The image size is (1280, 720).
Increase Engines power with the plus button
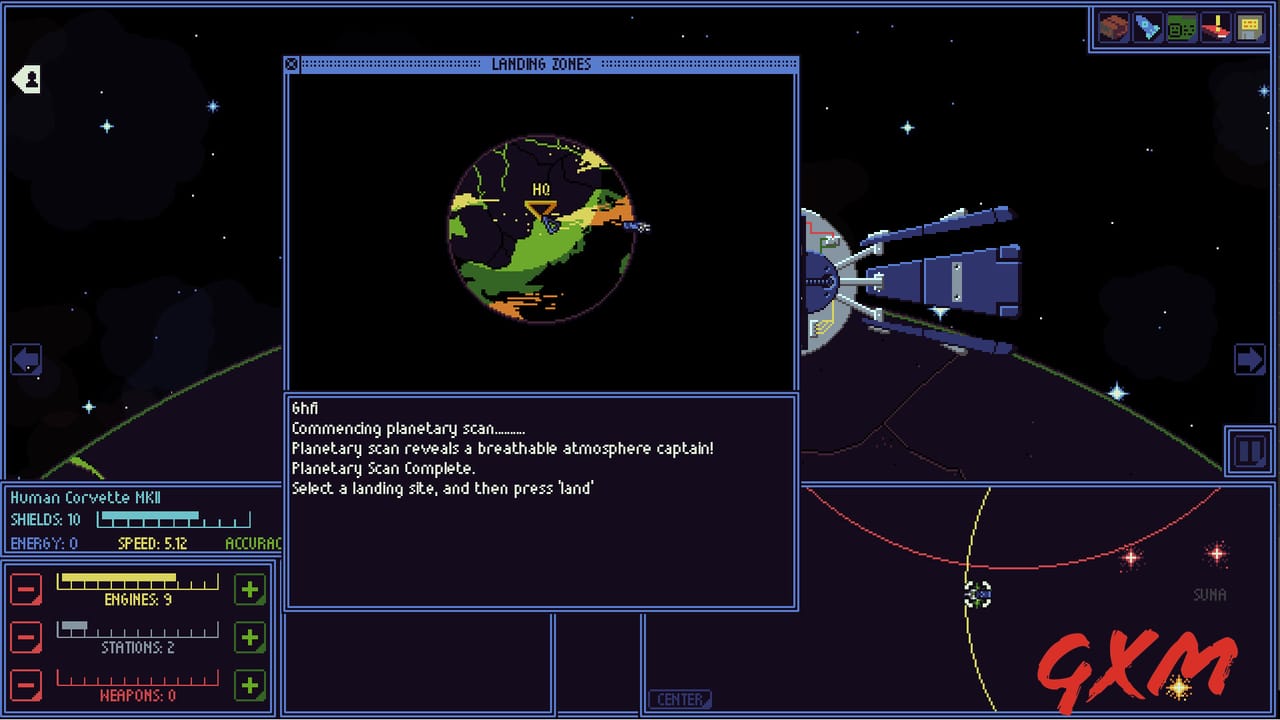(x=250, y=589)
